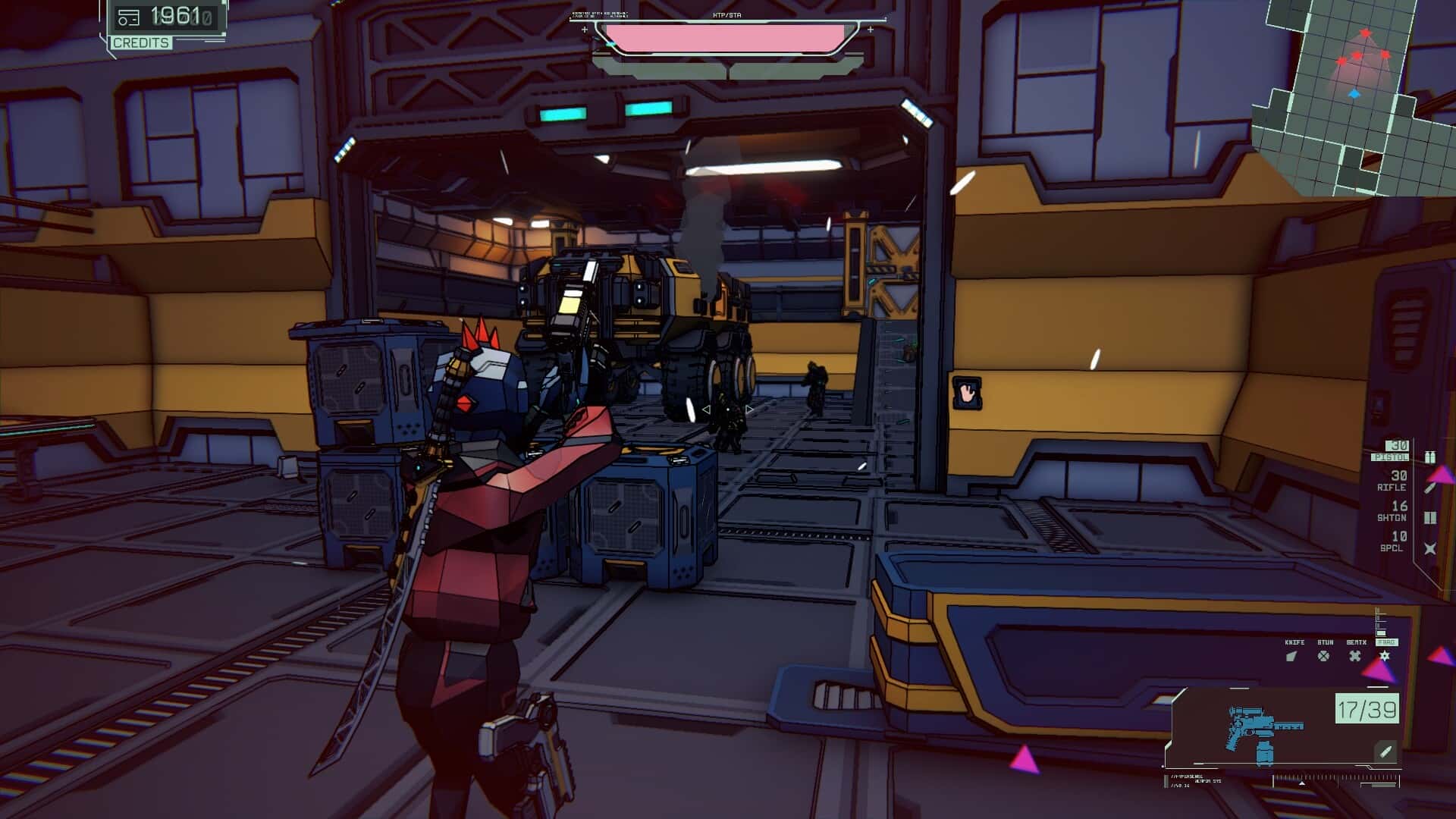Click the bullet icon on weapon panel
This screenshot has height=819, width=1456.
[1385, 752]
